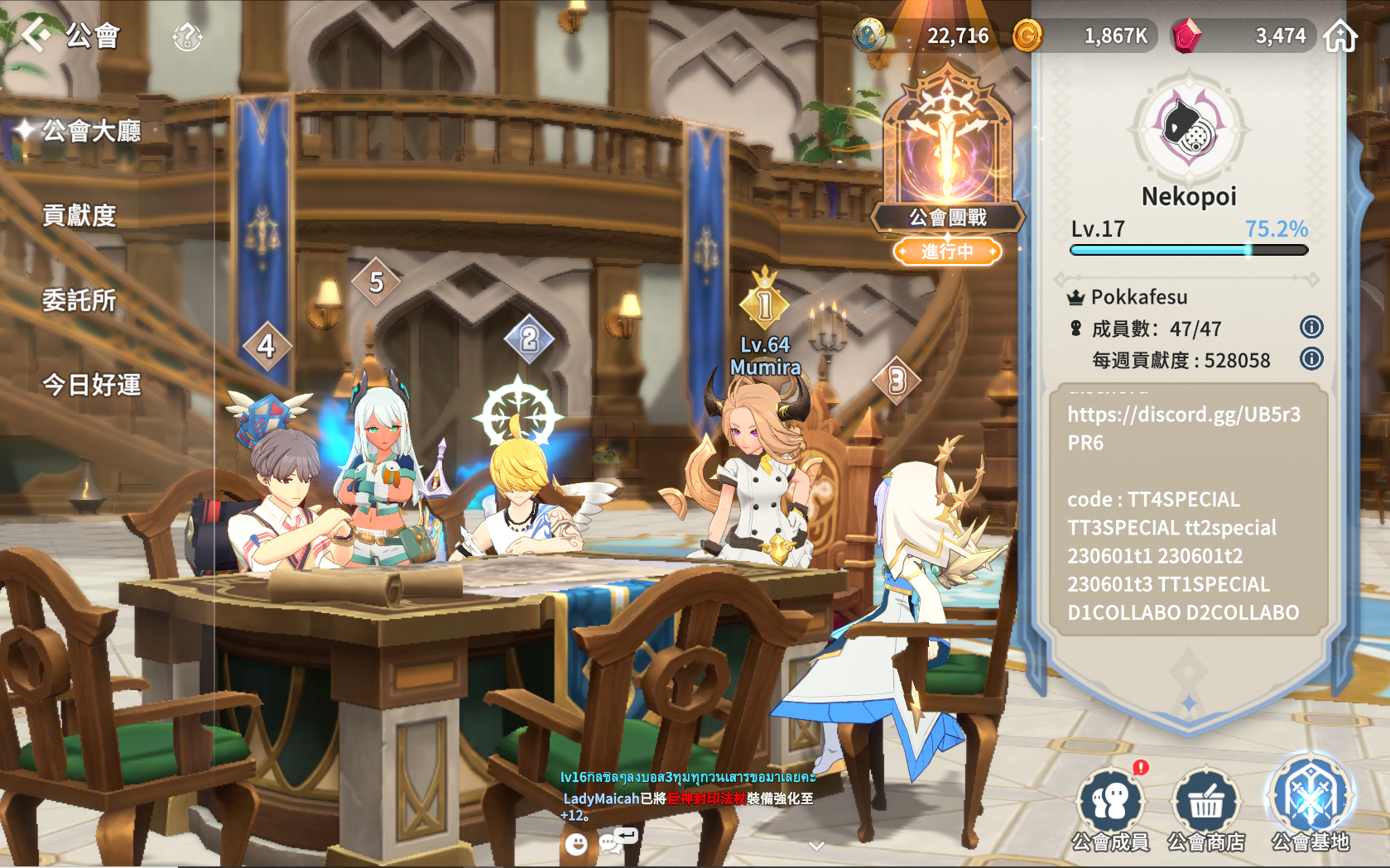
Task: Choose the 今日好運 daily luck entry
Action: [91, 385]
